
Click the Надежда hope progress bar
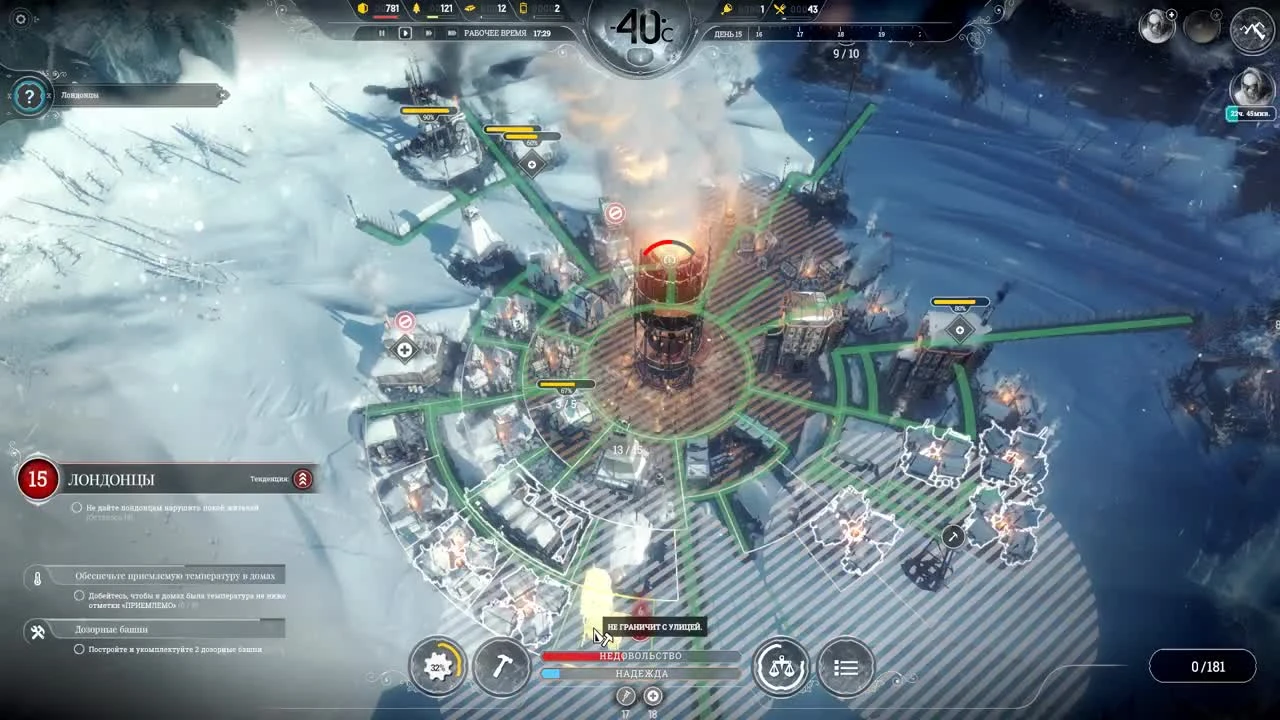point(640,674)
